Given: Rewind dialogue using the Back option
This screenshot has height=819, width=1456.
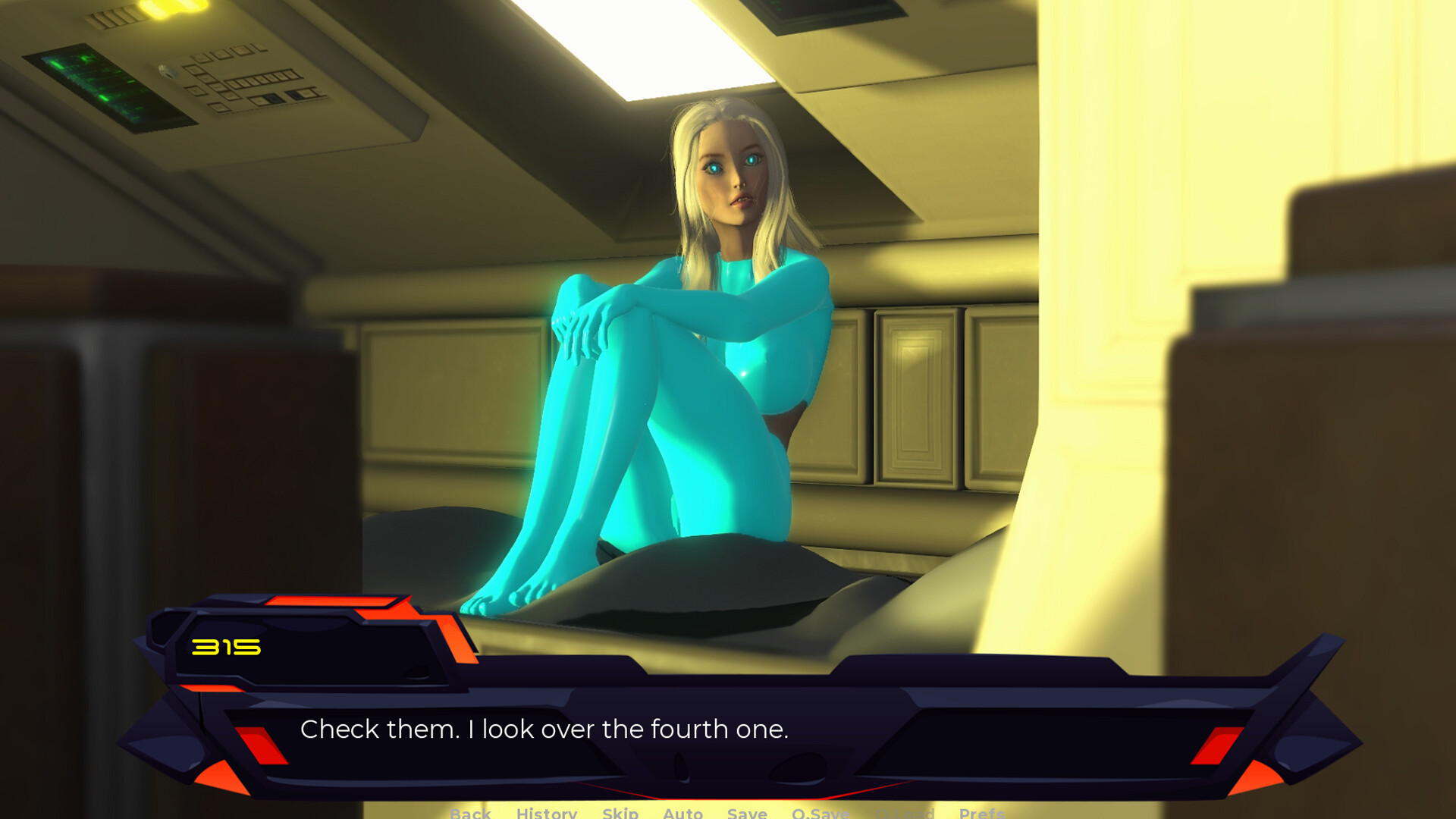Looking at the screenshot, I should click(471, 813).
